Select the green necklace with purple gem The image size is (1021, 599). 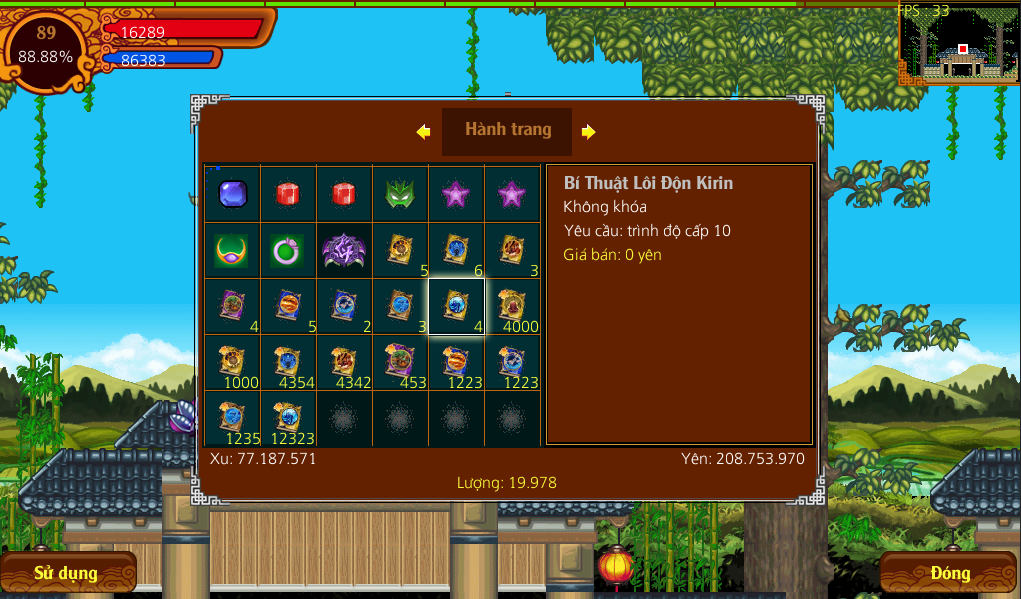(x=232, y=250)
